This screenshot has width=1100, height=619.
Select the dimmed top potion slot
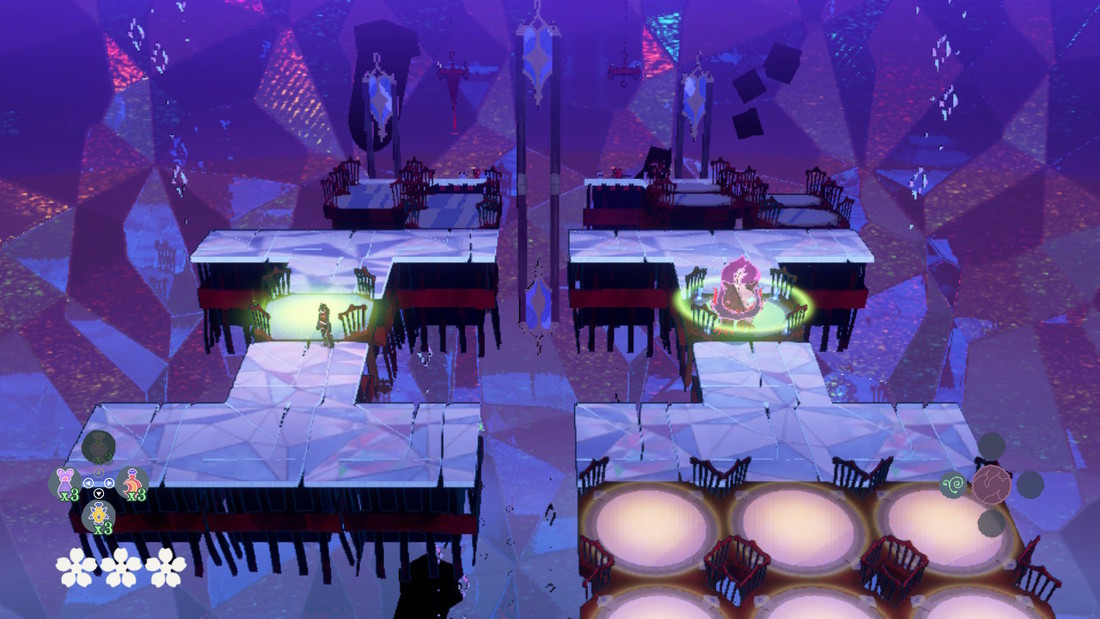point(98,446)
